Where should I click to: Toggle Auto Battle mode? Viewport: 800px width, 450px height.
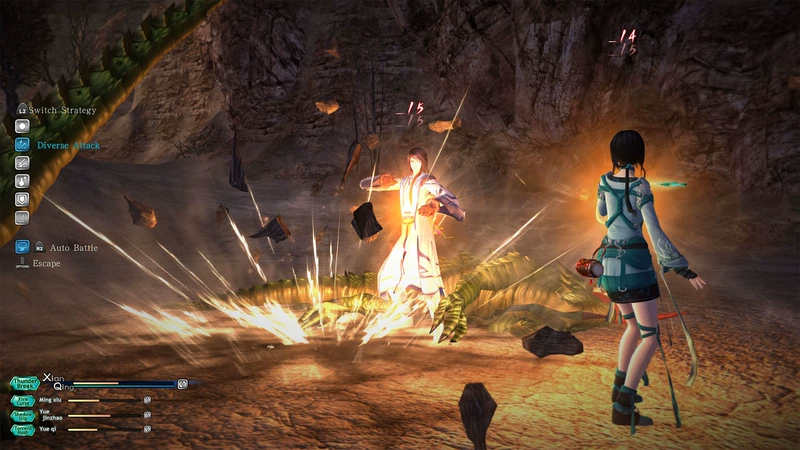(x=22, y=246)
